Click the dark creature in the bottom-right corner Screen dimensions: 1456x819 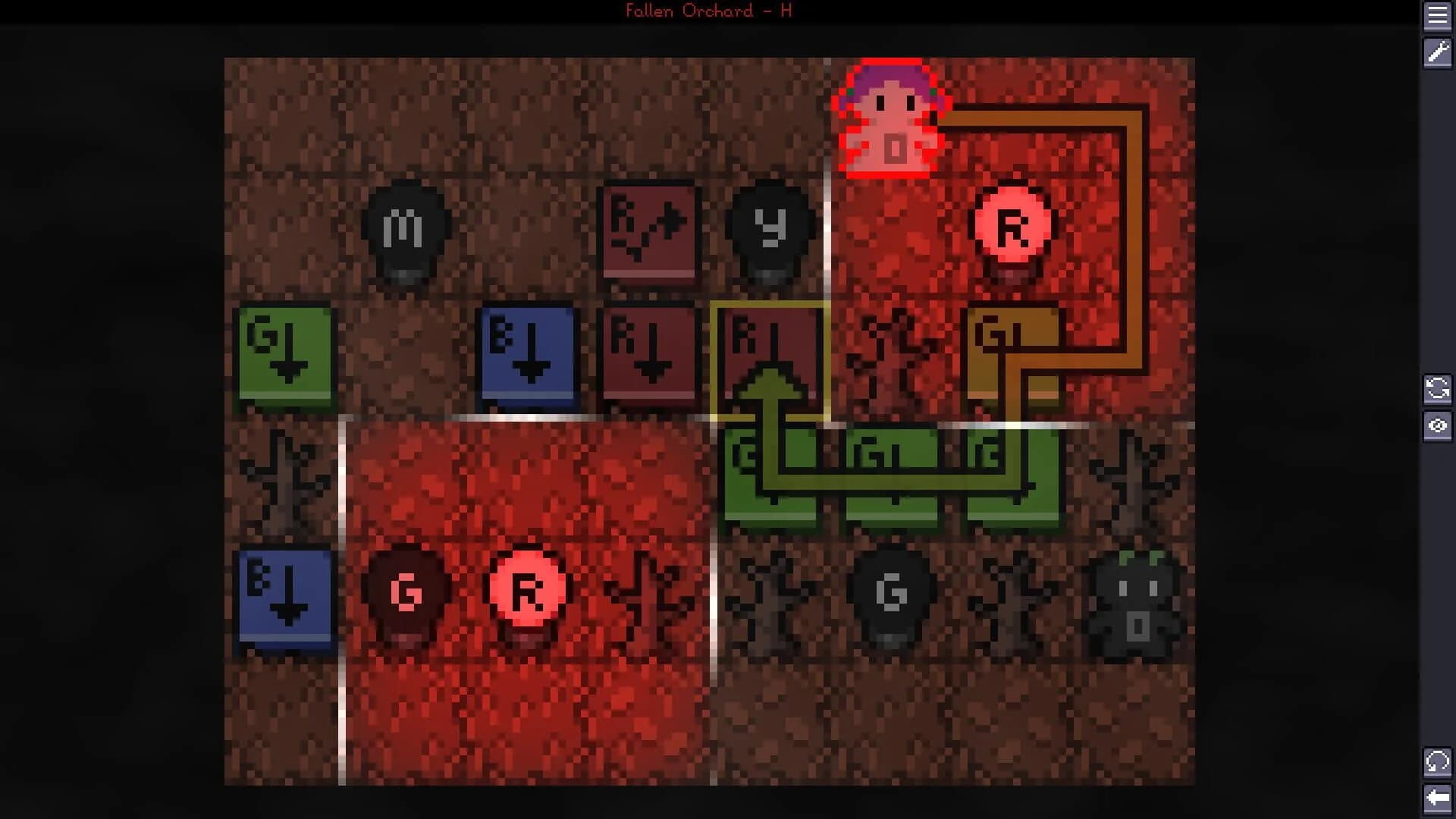point(1134,599)
